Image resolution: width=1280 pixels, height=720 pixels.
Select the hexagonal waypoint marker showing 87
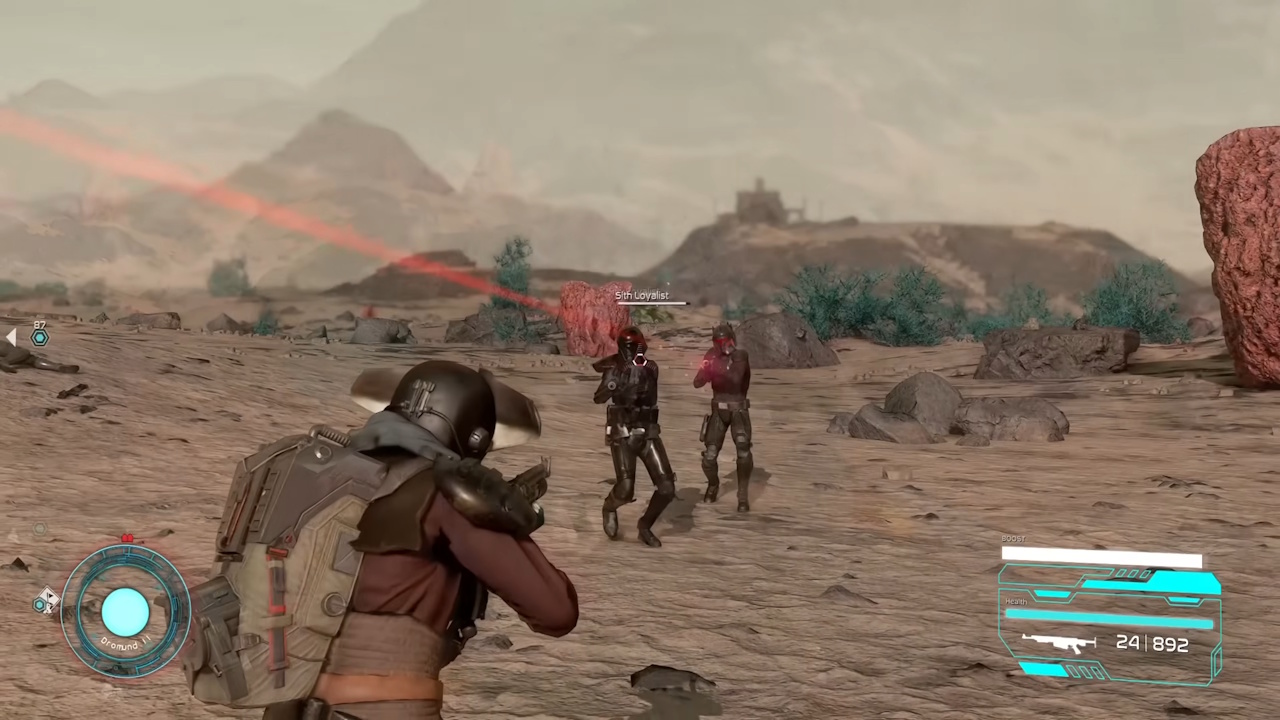pyautogui.click(x=39, y=337)
